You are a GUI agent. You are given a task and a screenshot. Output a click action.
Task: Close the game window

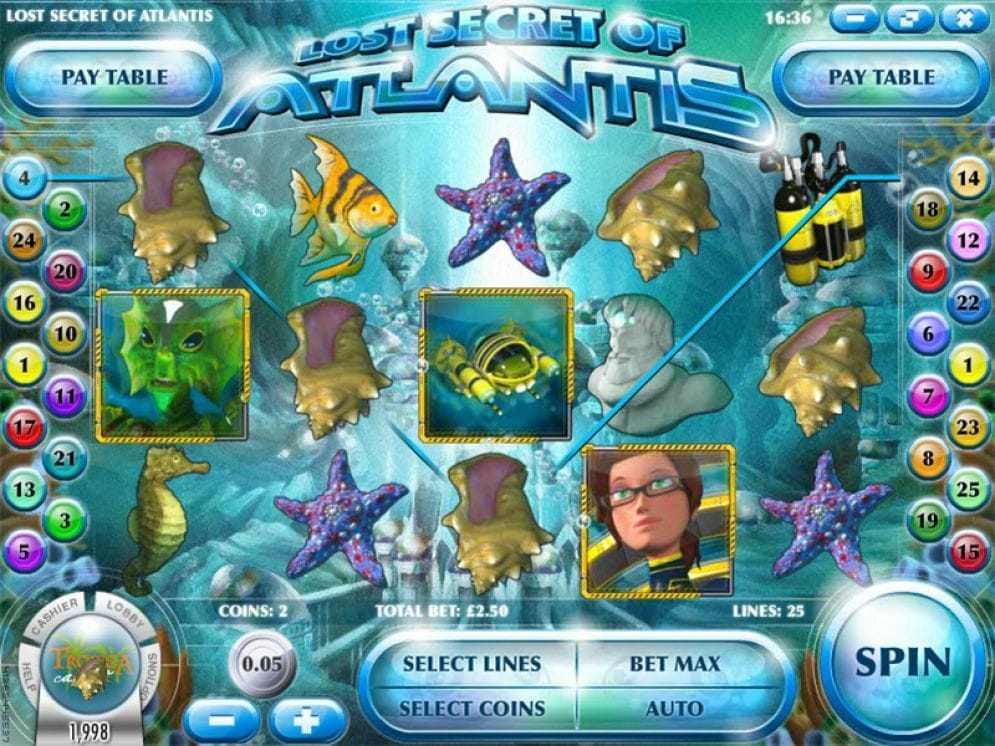point(964,18)
